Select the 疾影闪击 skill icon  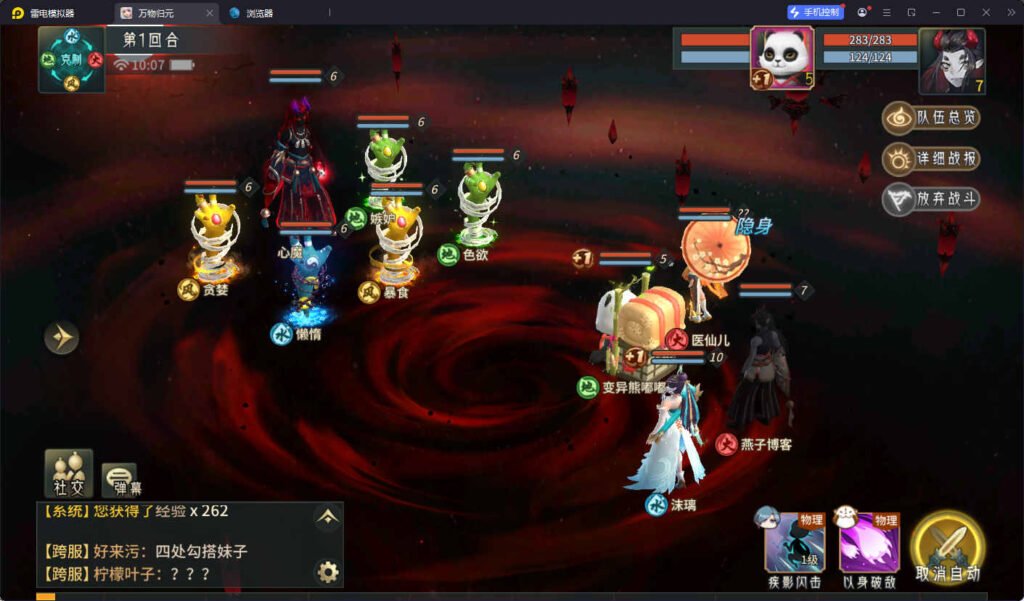794,545
